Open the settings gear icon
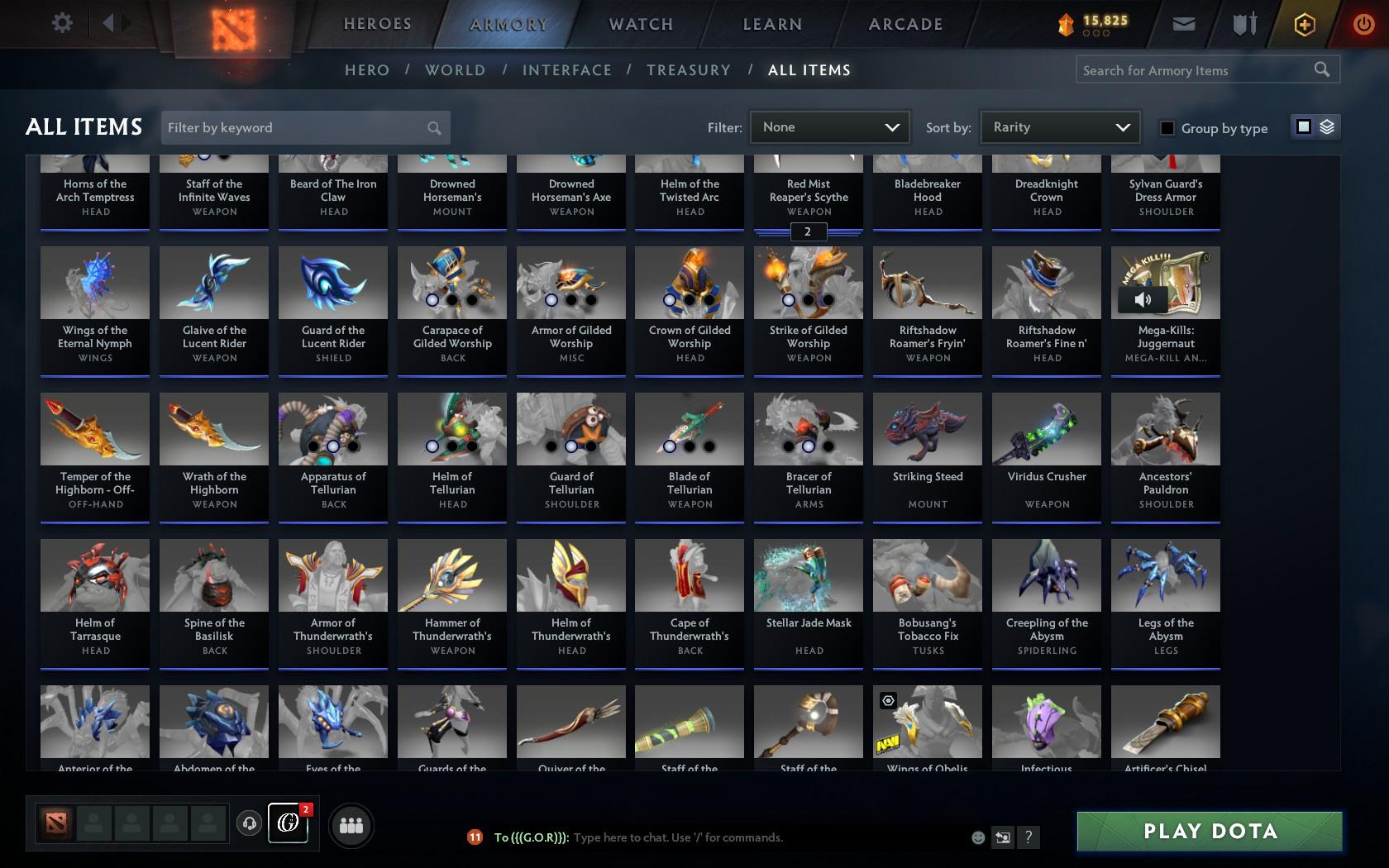 60,22
